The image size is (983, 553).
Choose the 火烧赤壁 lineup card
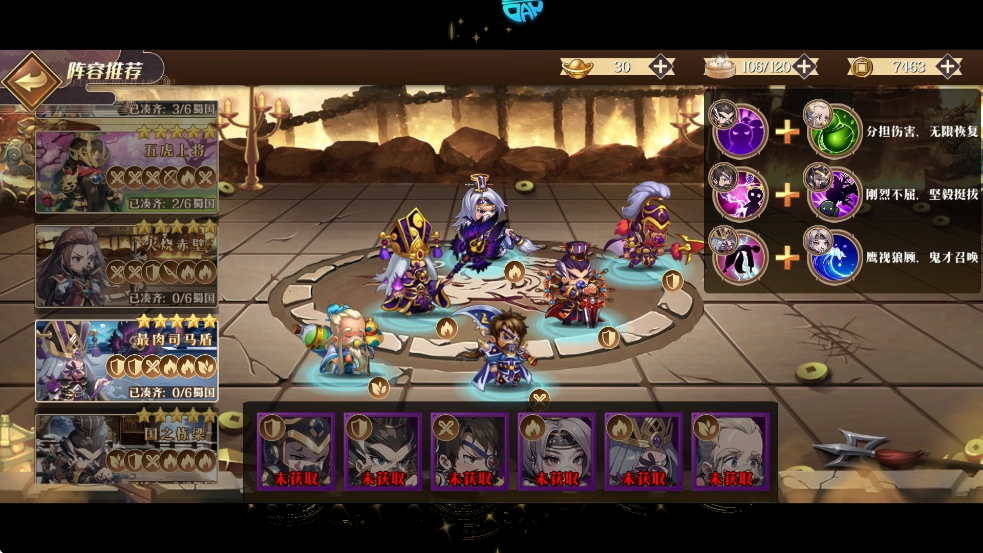[126, 262]
